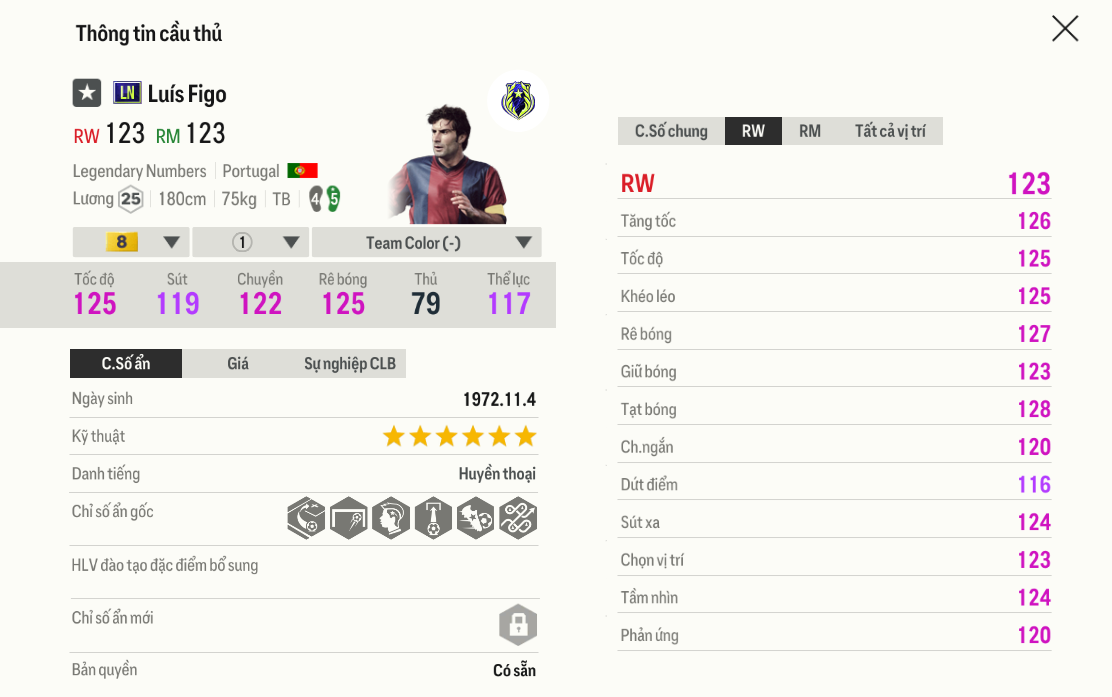The width and height of the screenshot is (1112, 697).
Task: Switch to the C.Số chung tab
Action: [x=671, y=131]
